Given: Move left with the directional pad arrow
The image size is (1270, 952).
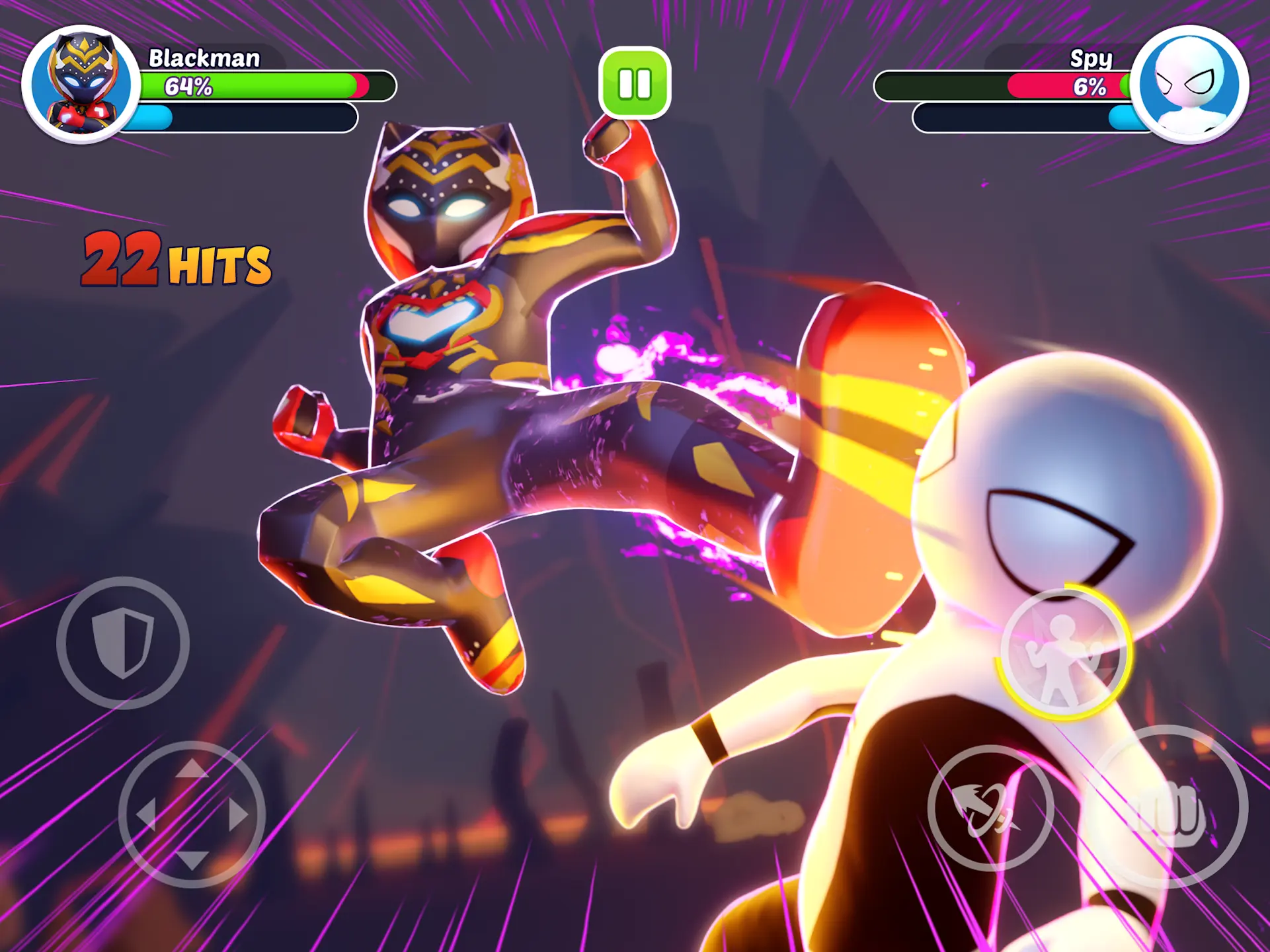Looking at the screenshot, I should click(x=145, y=814).
